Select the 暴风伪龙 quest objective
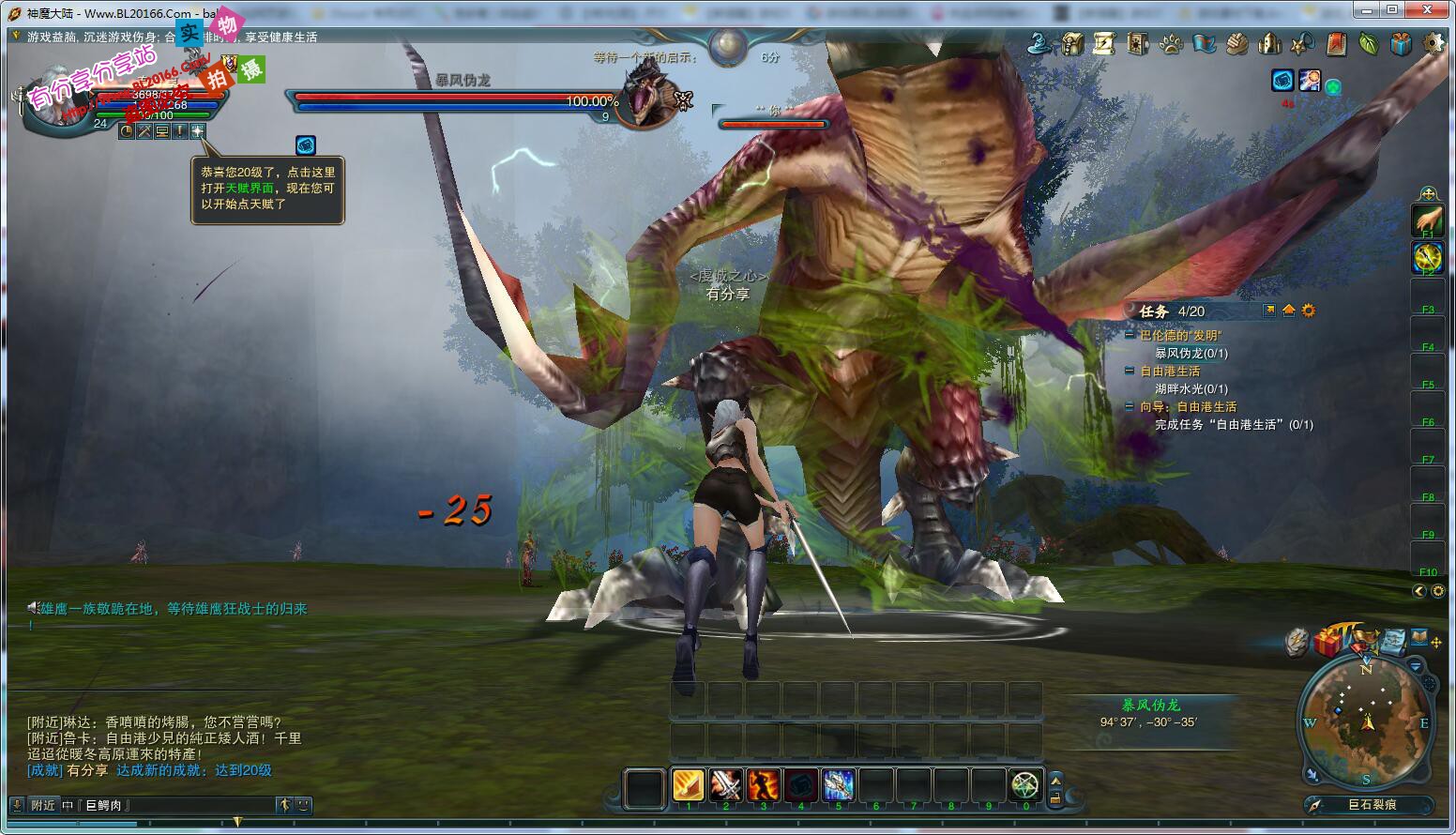 [1191, 353]
